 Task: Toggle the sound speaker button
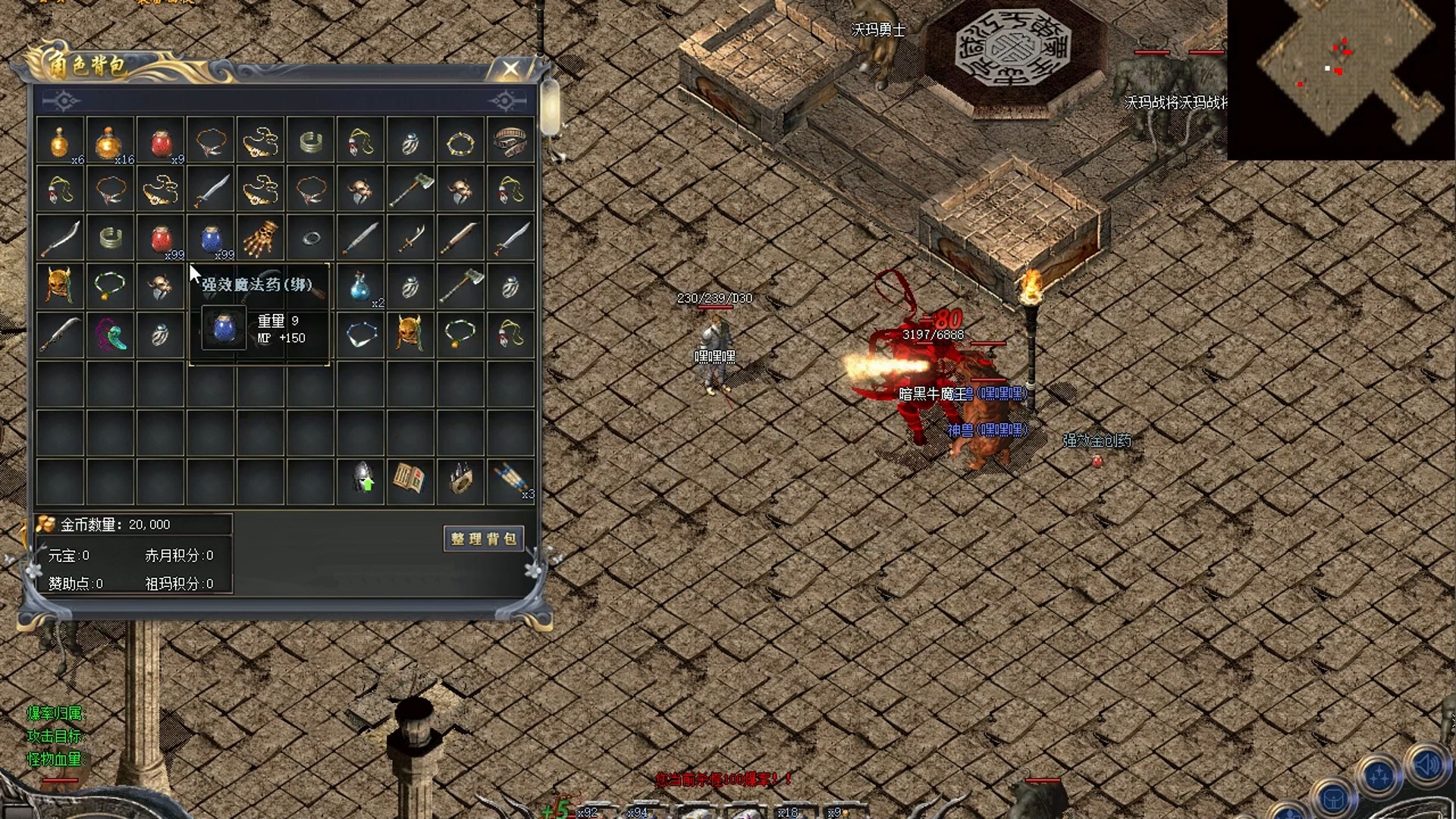[1429, 764]
